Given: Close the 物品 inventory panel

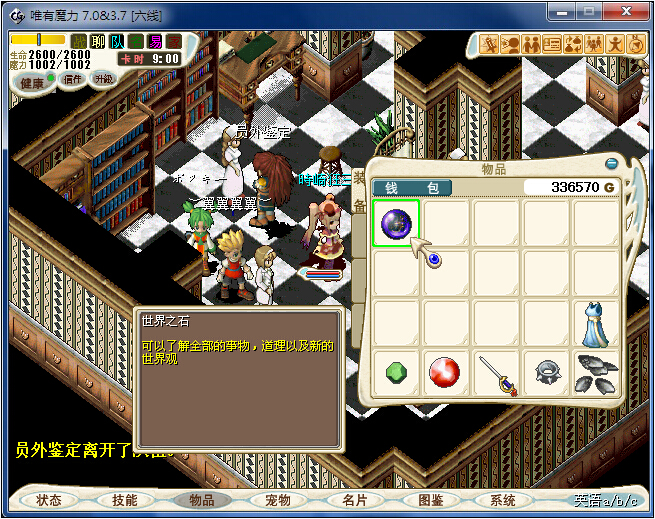Looking at the screenshot, I should [612, 163].
